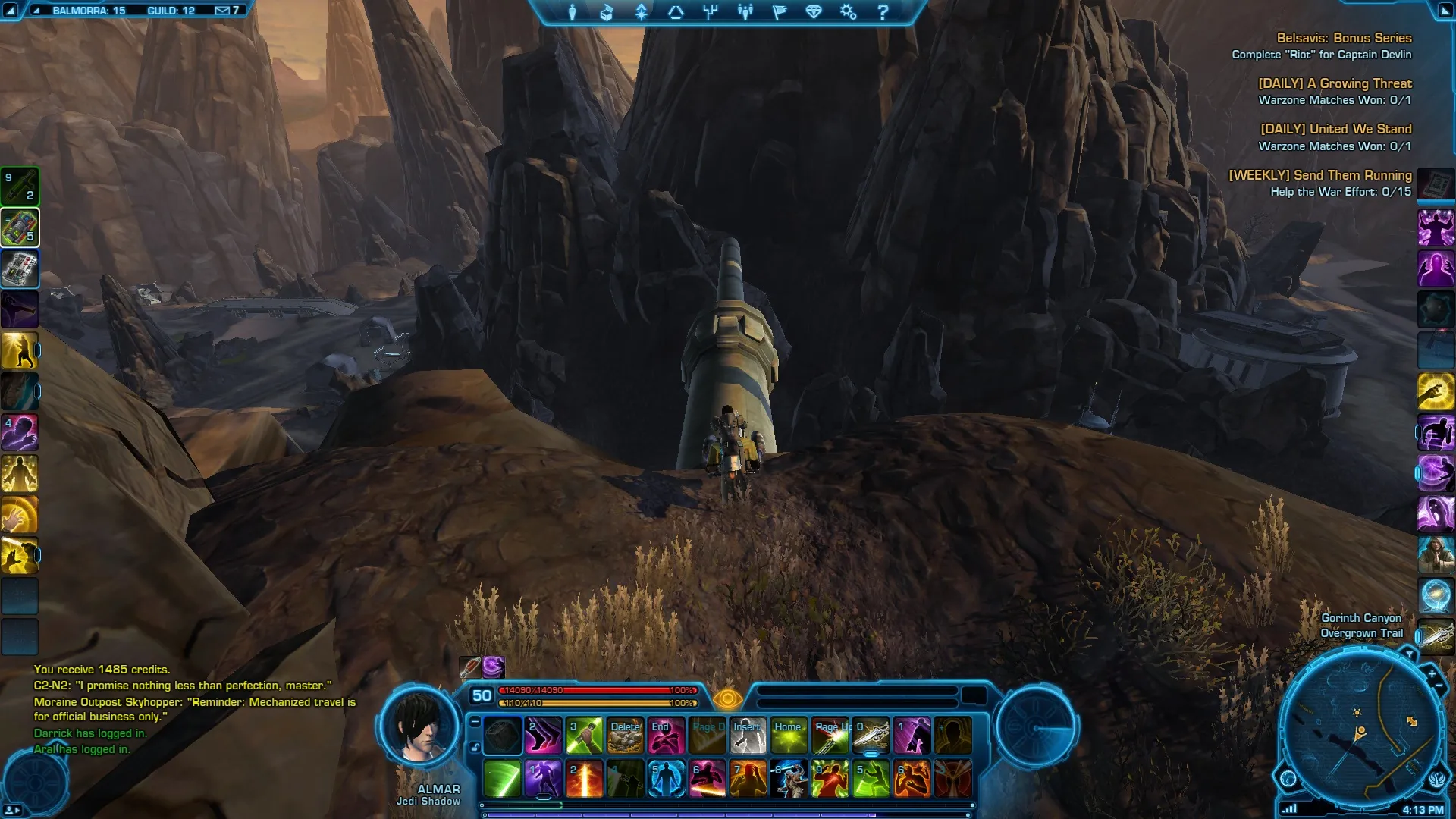The width and height of the screenshot is (1456, 819).
Task: Open the world map globe button beside minimap
Action: pos(1288,778)
